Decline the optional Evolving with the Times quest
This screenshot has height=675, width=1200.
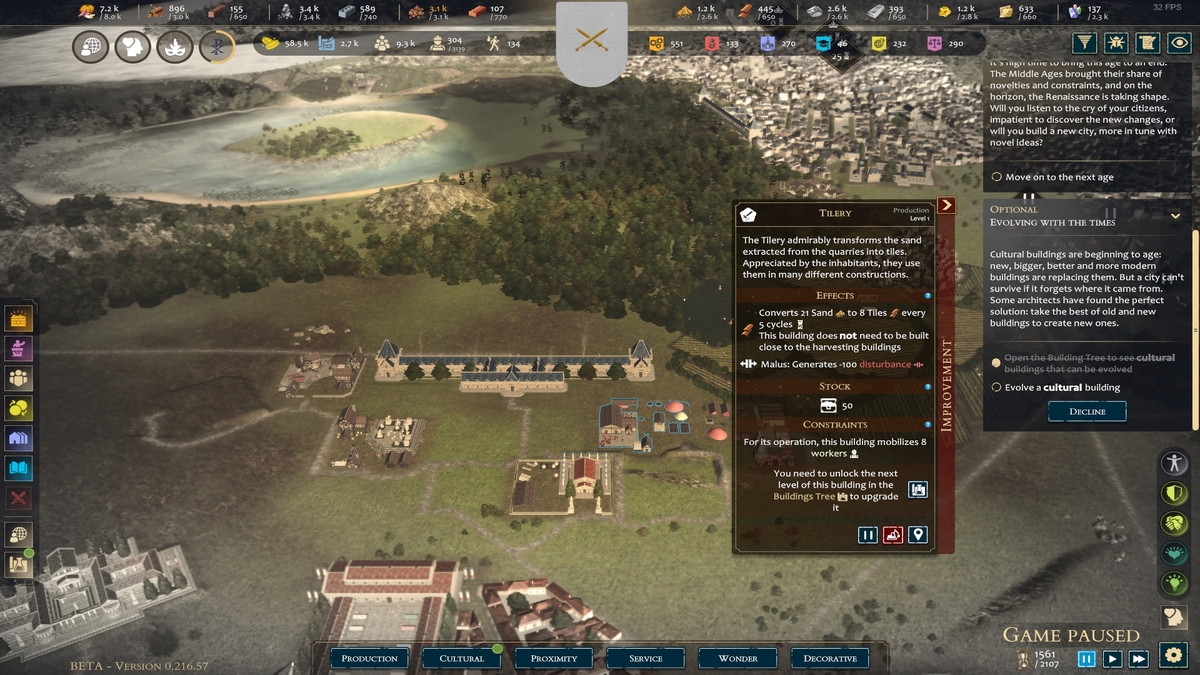click(x=1087, y=411)
